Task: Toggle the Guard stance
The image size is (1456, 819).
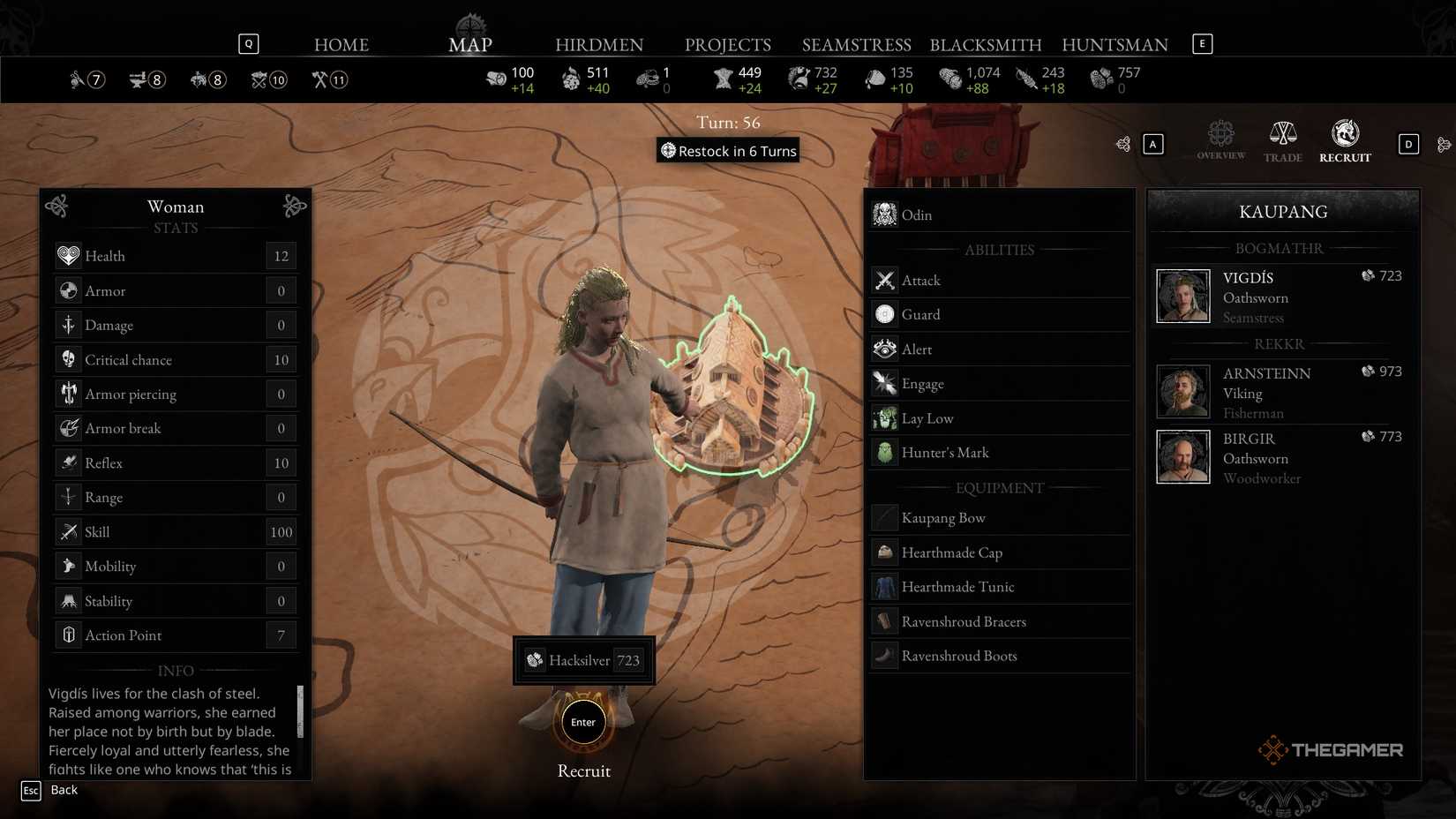Action: [883, 314]
